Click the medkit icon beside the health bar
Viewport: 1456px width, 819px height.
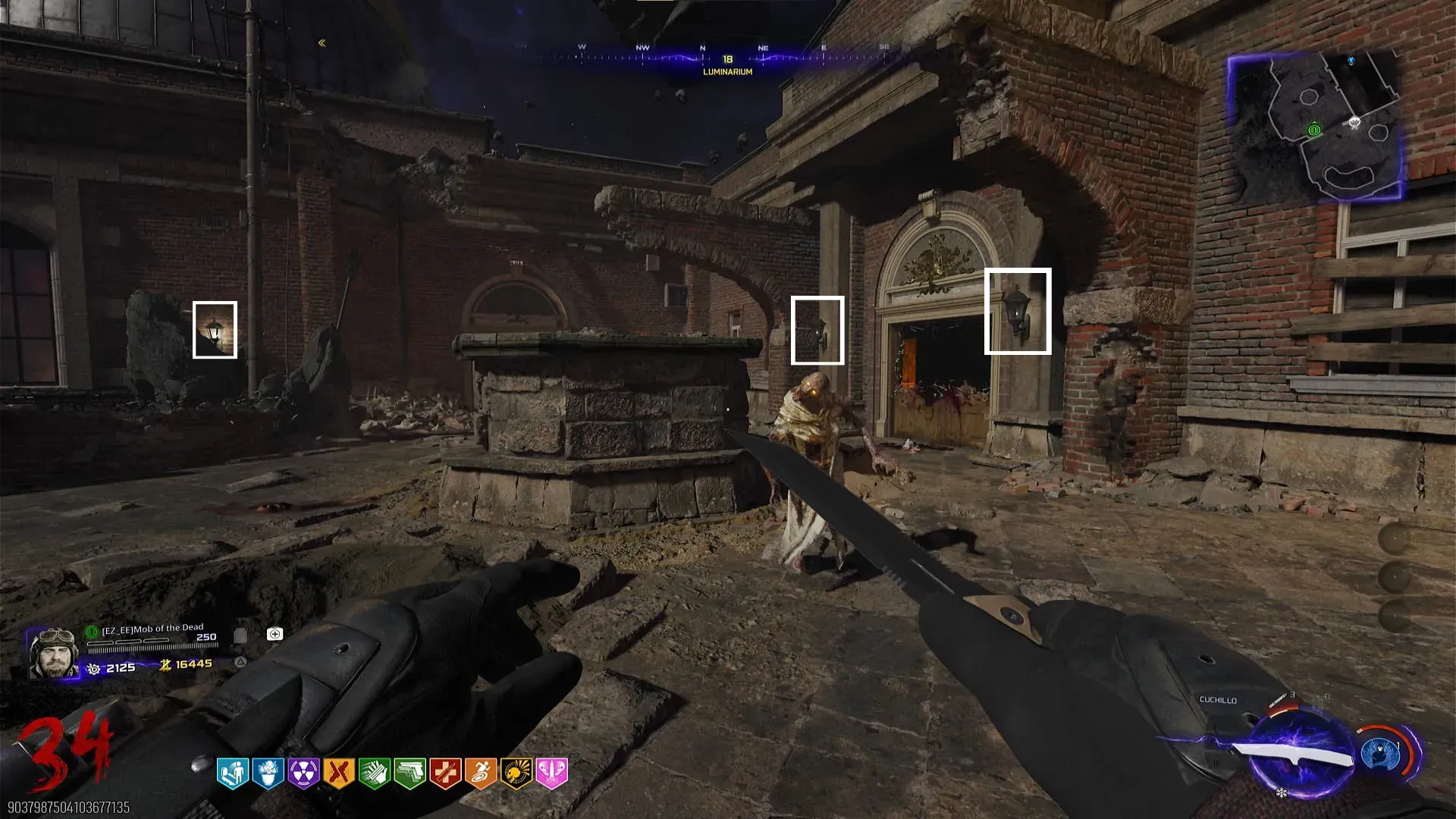(x=275, y=634)
